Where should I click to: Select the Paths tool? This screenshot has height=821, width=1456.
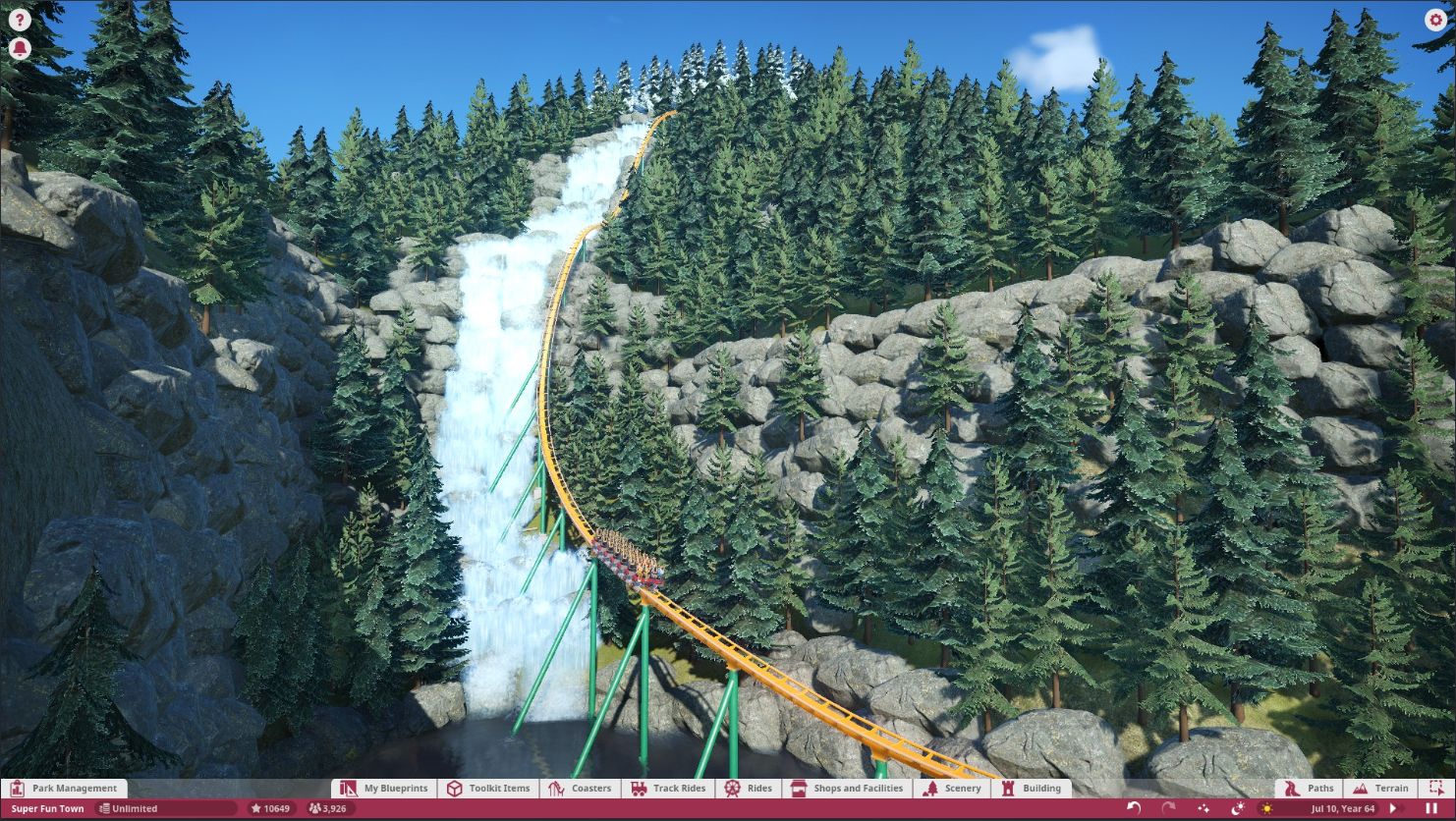click(1308, 788)
